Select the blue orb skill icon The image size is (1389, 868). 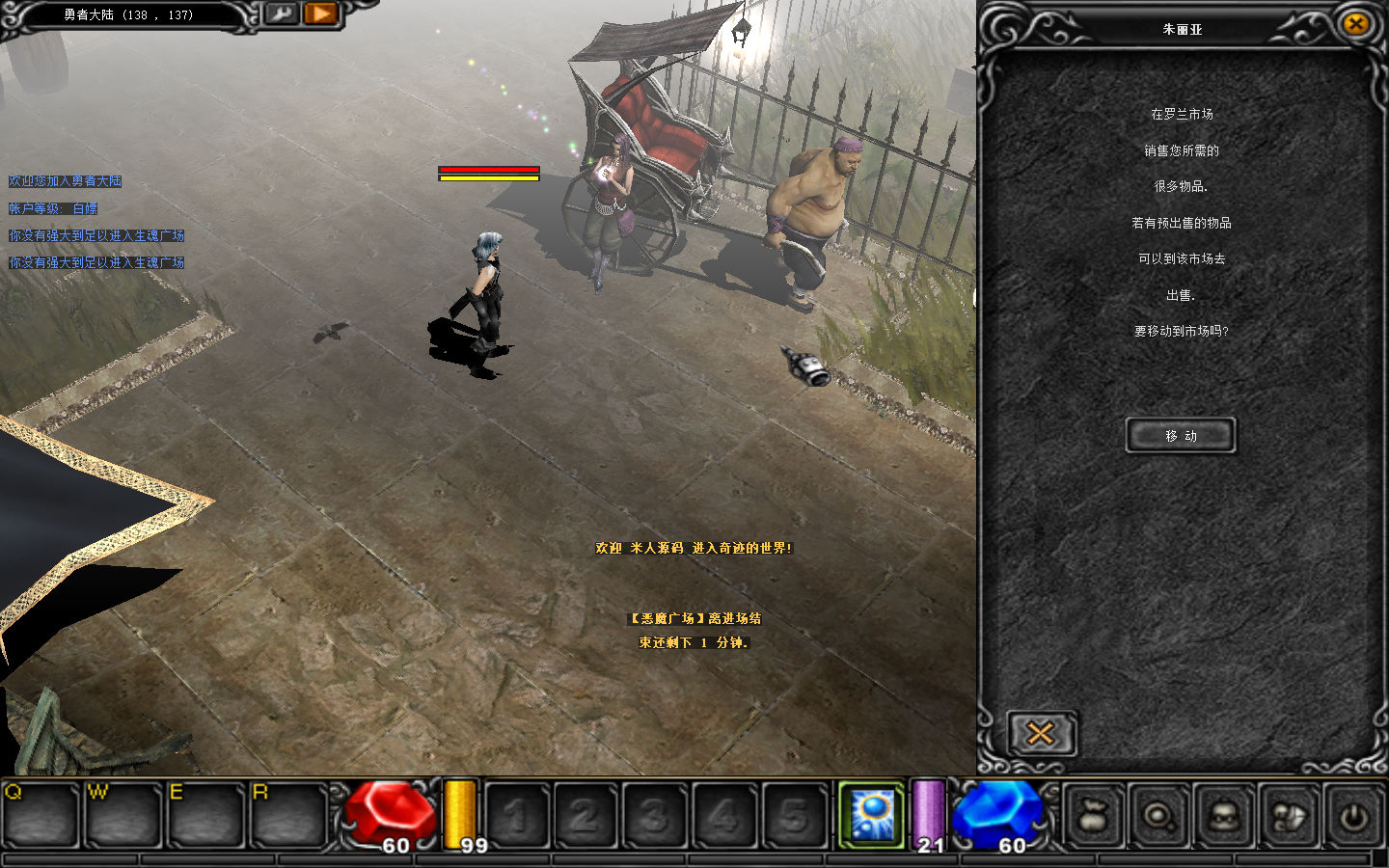pos(872,815)
